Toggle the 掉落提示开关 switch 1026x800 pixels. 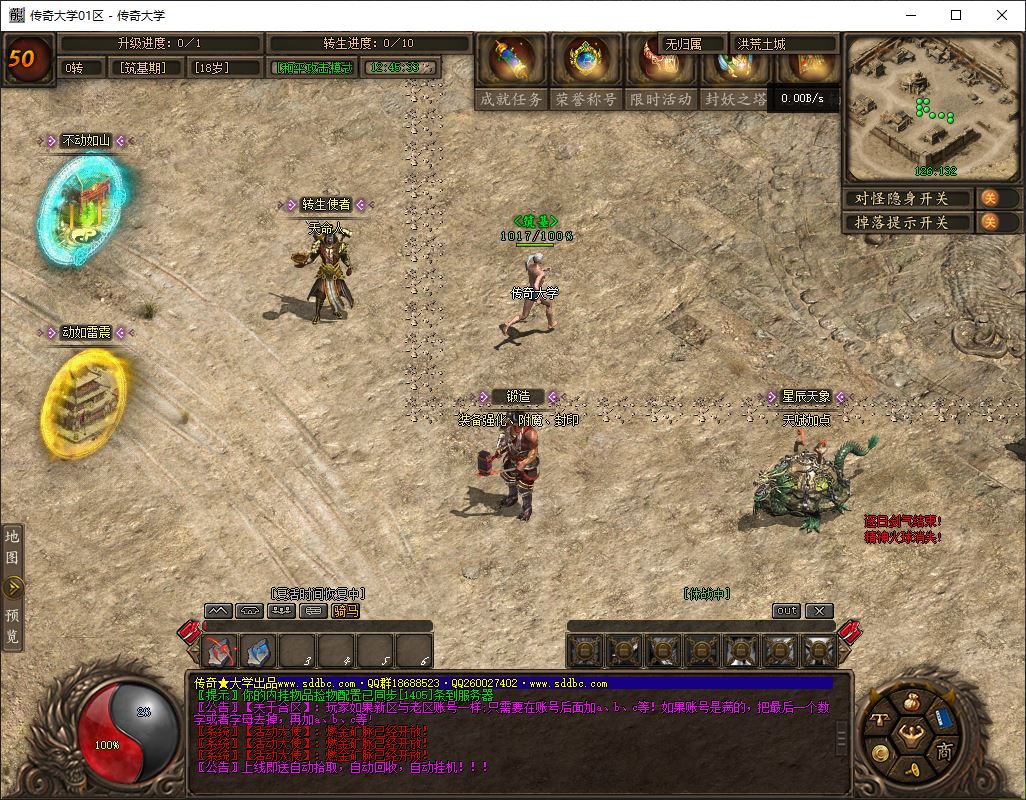point(988,222)
